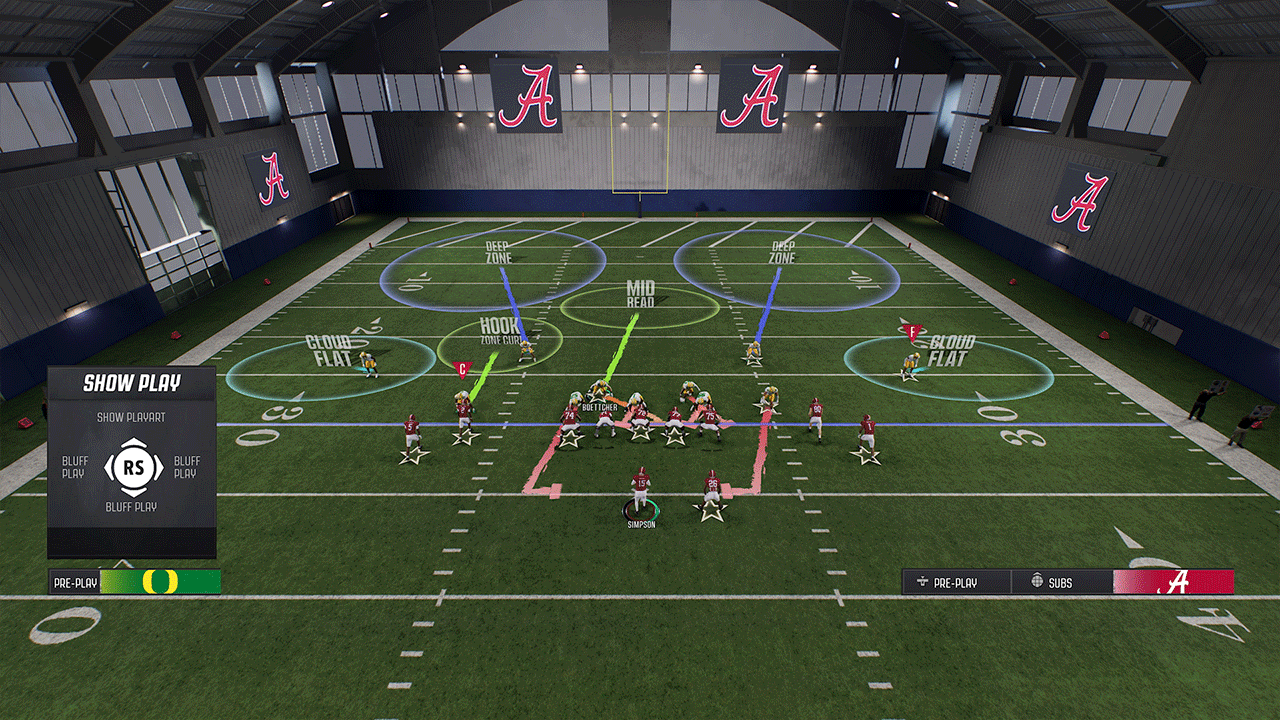Select the Pre-Play bar with Oregon logo

tap(135, 582)
